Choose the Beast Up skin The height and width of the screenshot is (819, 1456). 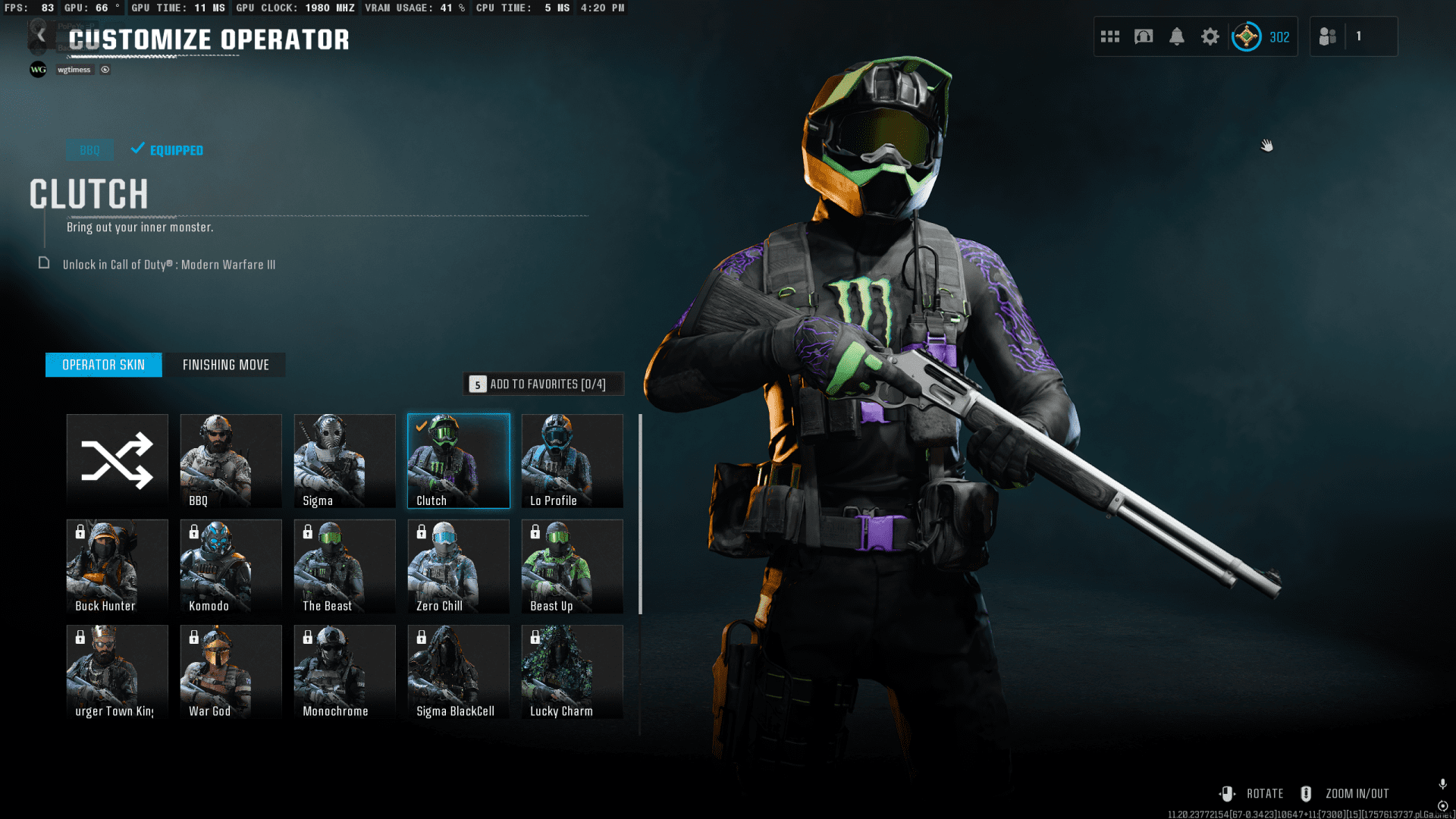pyautogui.click(x=573, y=566)
